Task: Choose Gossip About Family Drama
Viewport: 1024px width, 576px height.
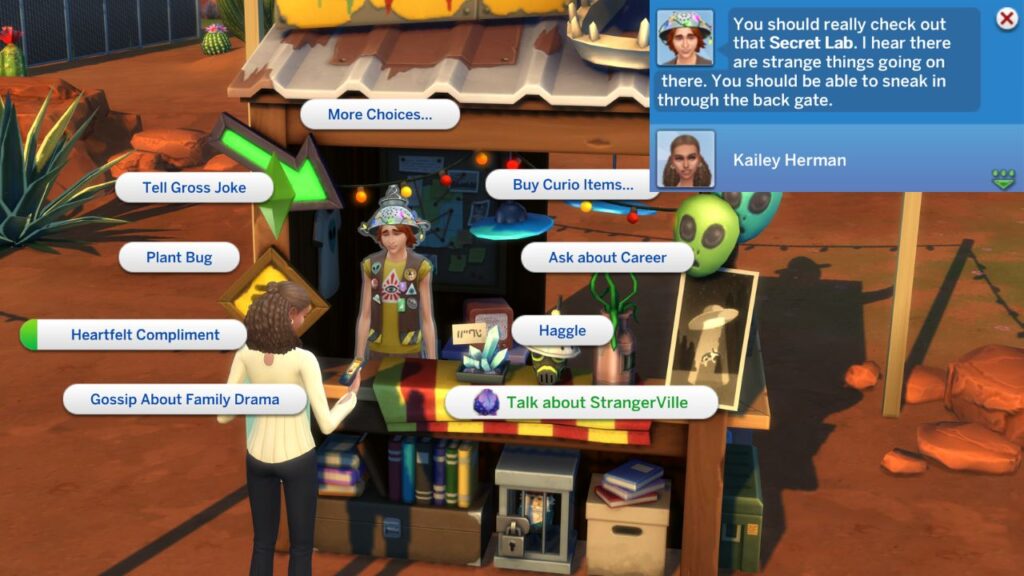Action: (184, 399)
